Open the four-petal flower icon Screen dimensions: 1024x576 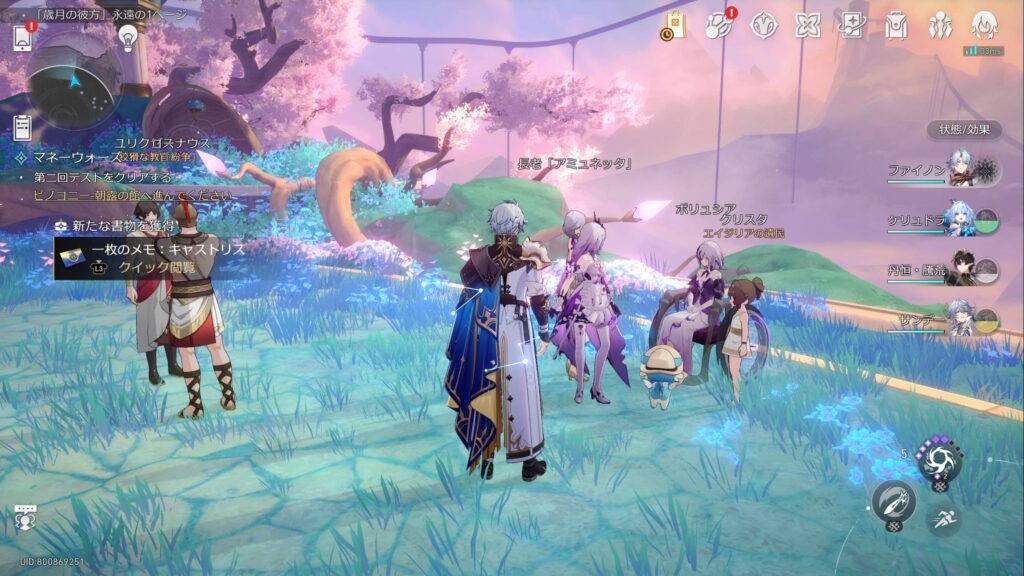pos(807,26)
